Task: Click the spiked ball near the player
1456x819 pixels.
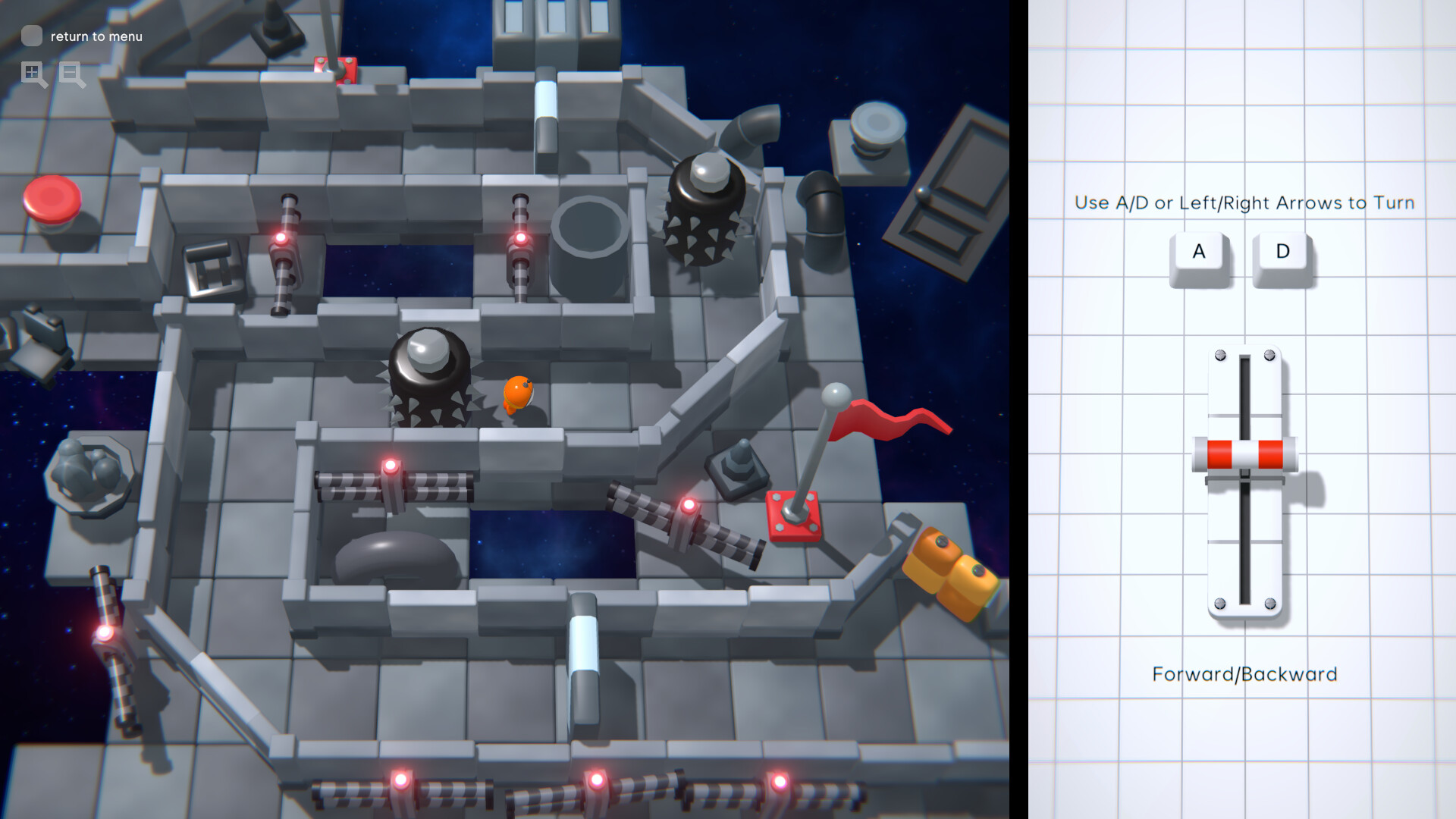Action: click(432, 372)
